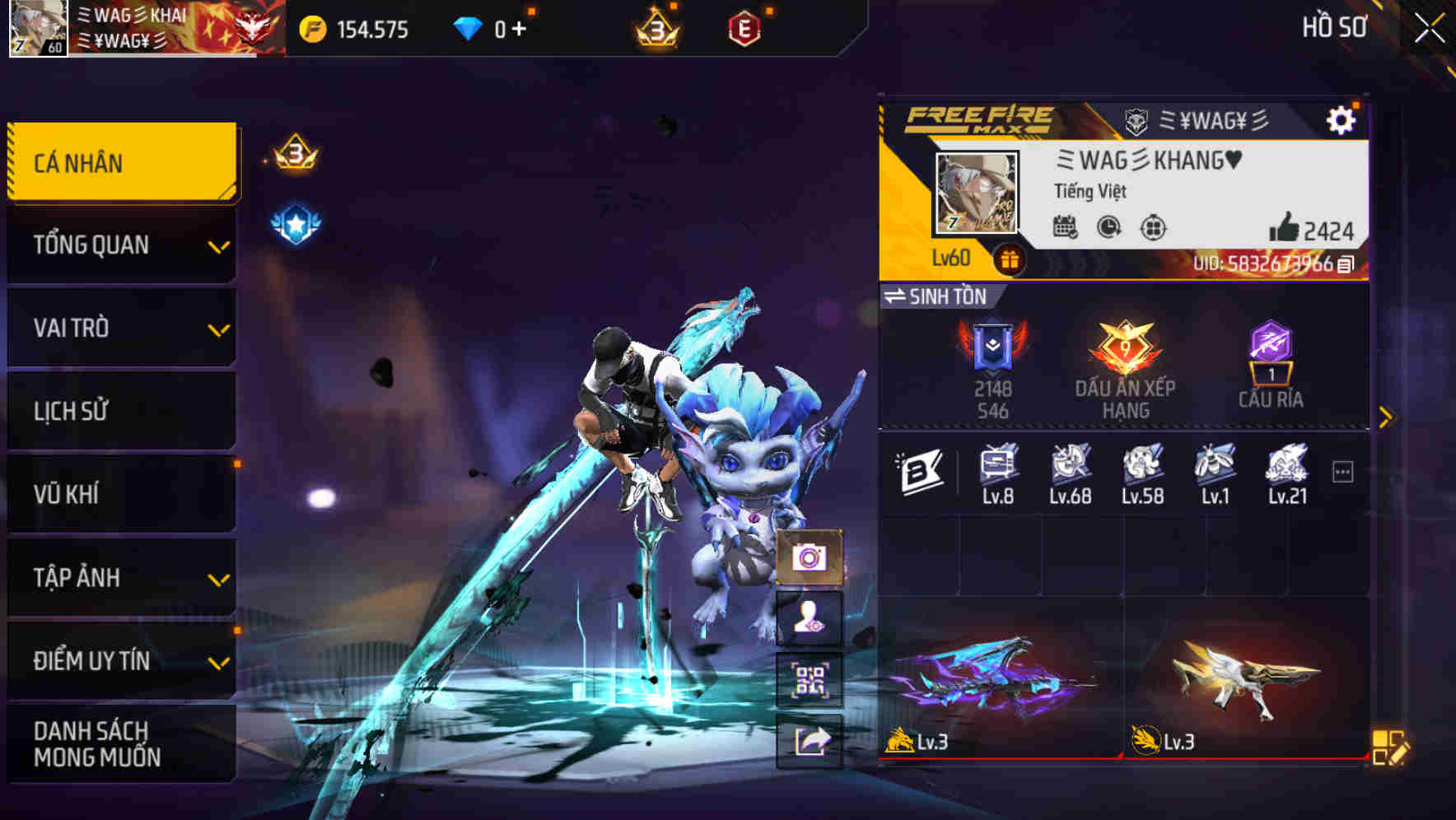Open the login calendar icon on profile card

click(x=1066, y=226)
